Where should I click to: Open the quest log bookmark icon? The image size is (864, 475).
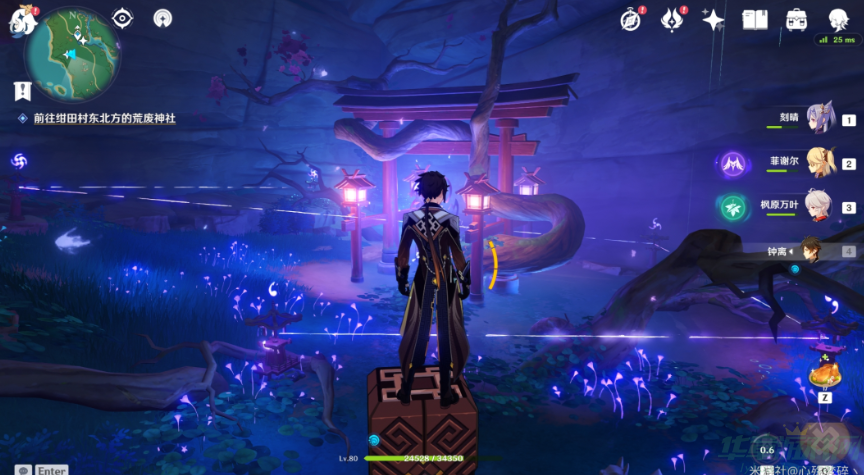tap(22, 91)
